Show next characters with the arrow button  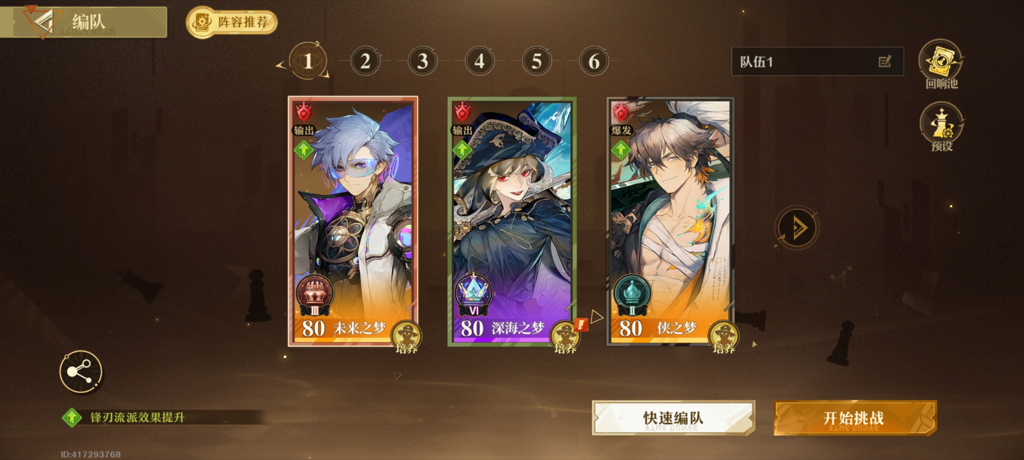[797, 228]
